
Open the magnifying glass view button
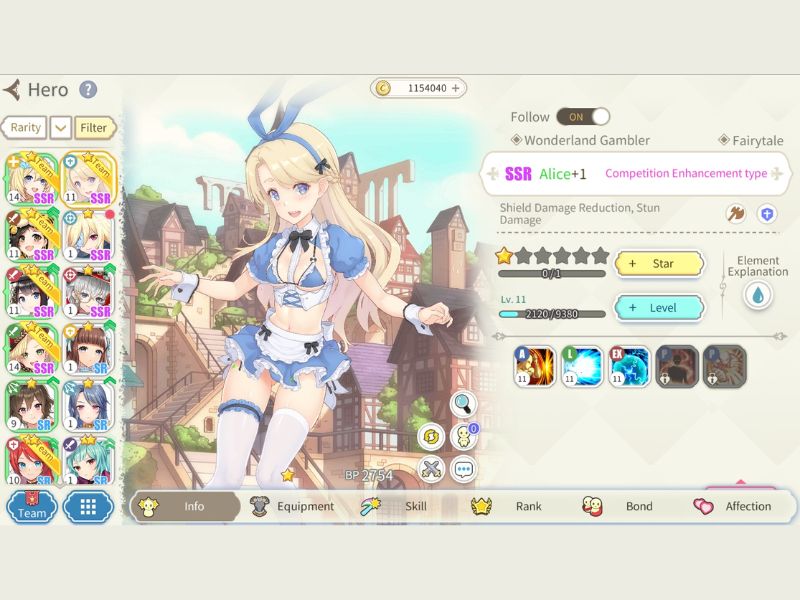[x=463, y=404]
